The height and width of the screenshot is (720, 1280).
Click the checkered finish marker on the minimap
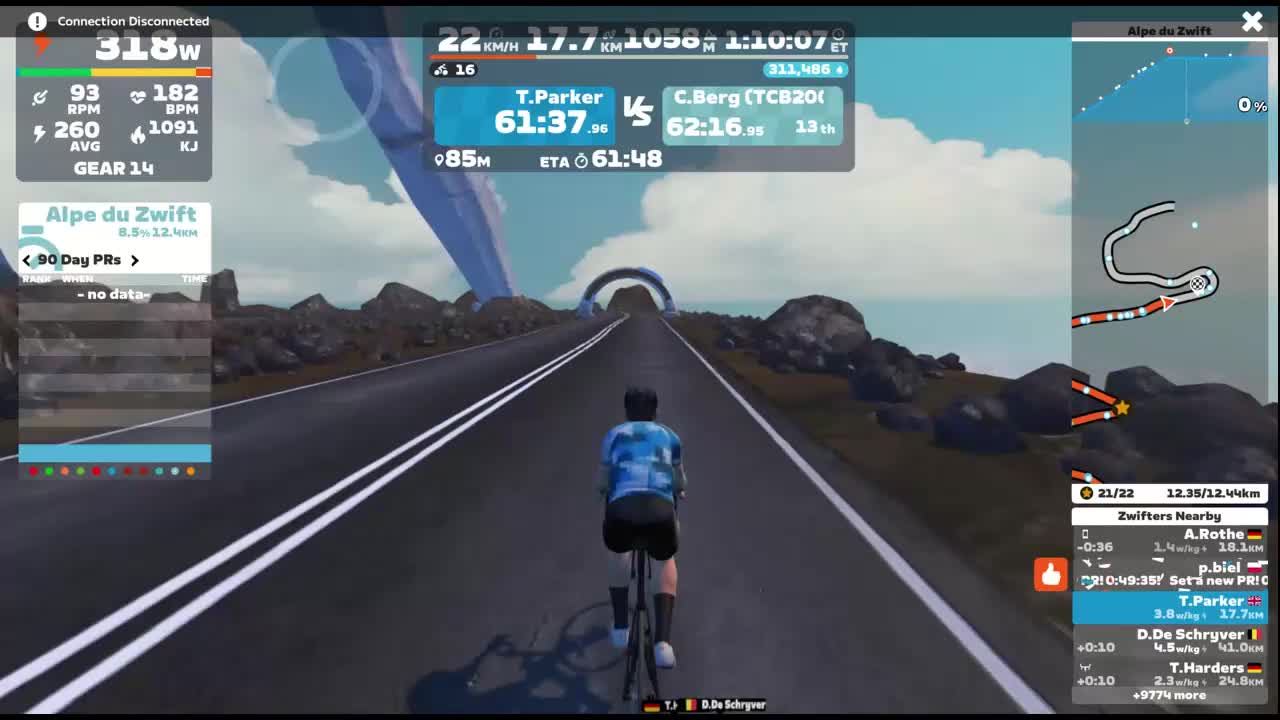coord(1198,284)
